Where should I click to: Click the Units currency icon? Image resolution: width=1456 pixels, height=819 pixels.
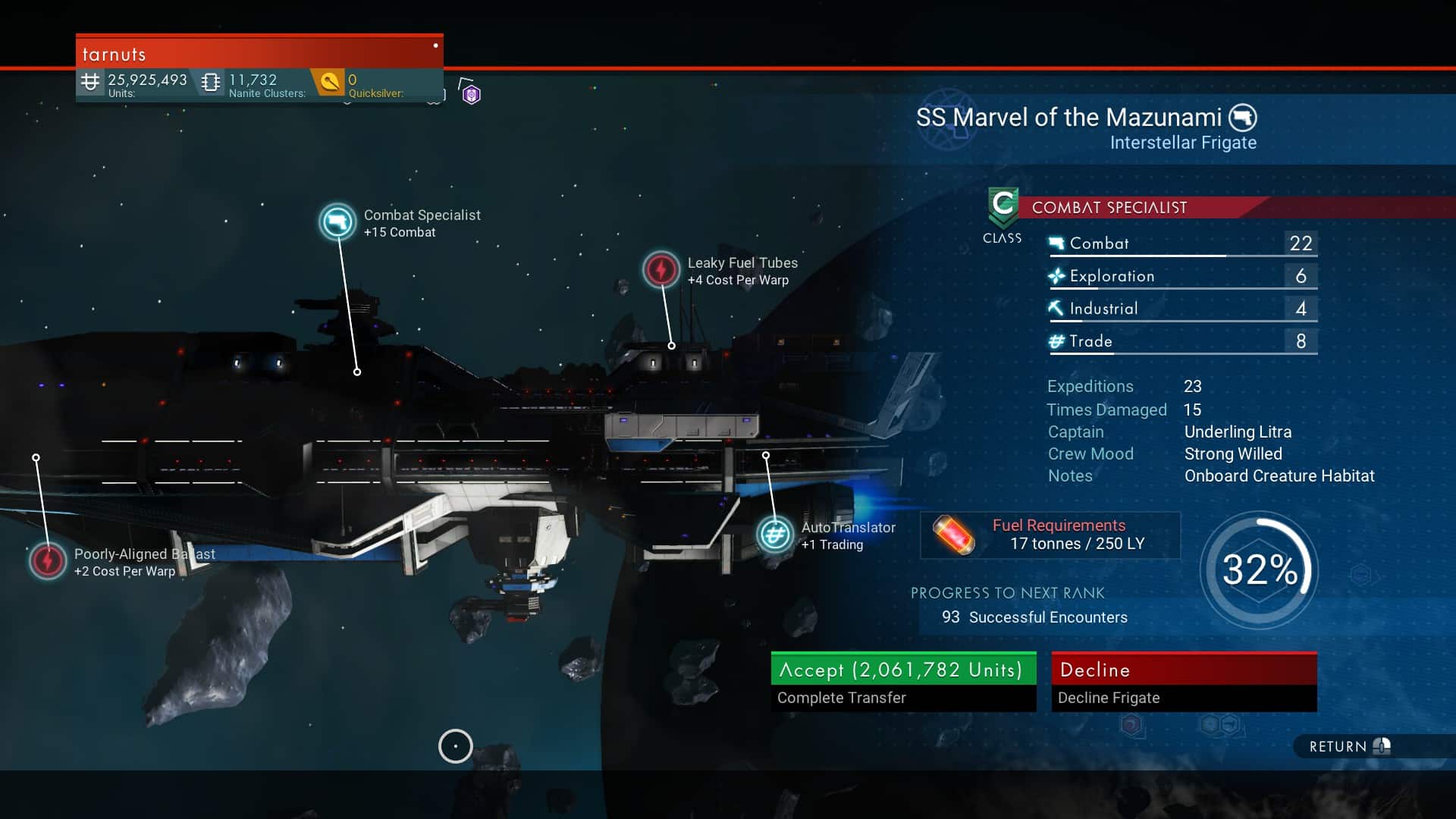coord(91,81)
